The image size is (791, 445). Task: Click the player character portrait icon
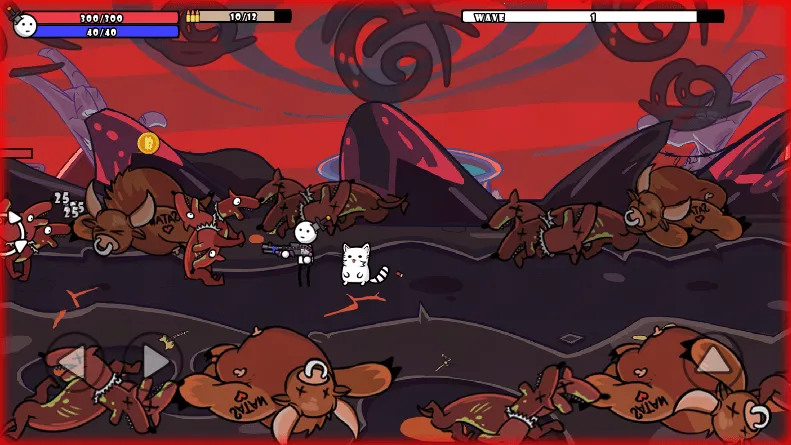coord(26,24)
